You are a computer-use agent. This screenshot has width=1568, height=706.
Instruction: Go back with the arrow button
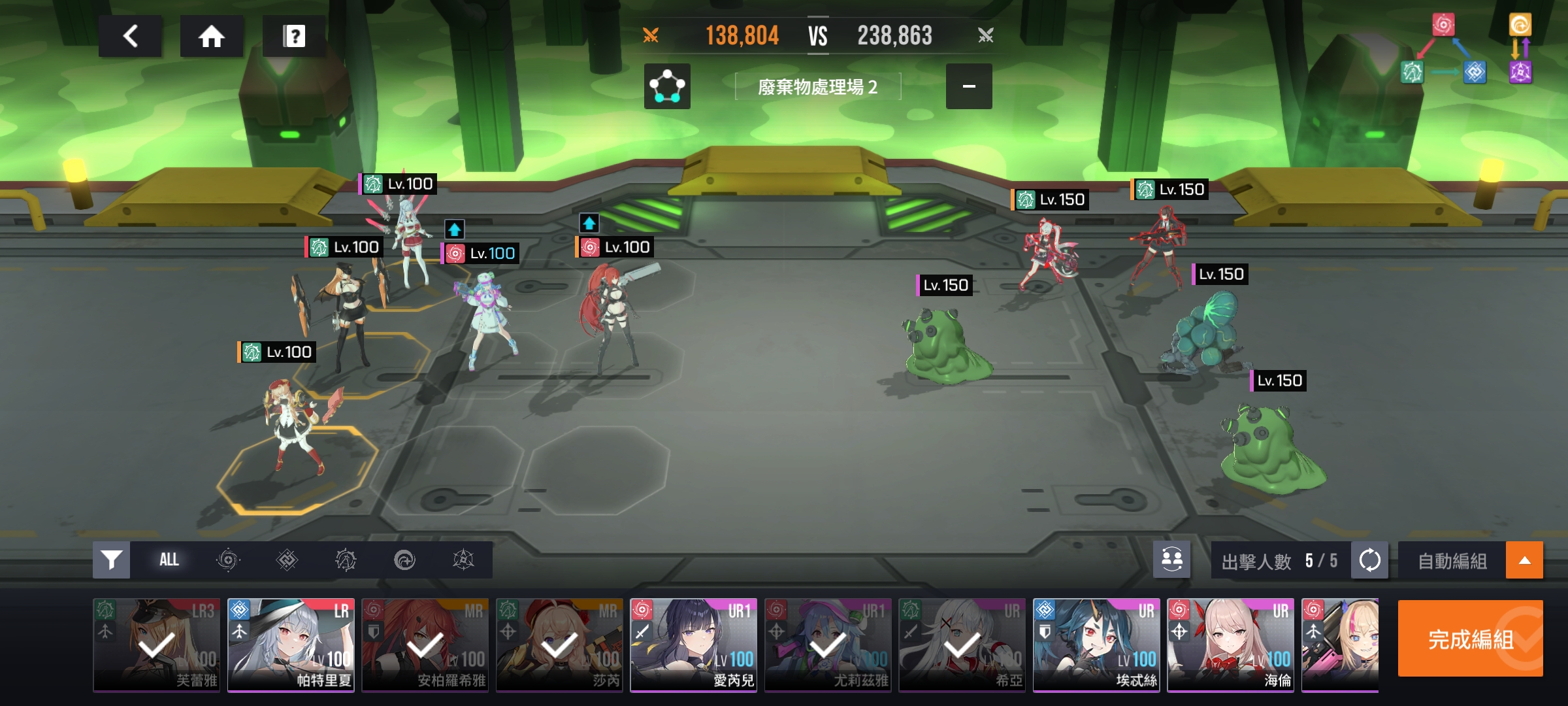(x=130, y=36)
